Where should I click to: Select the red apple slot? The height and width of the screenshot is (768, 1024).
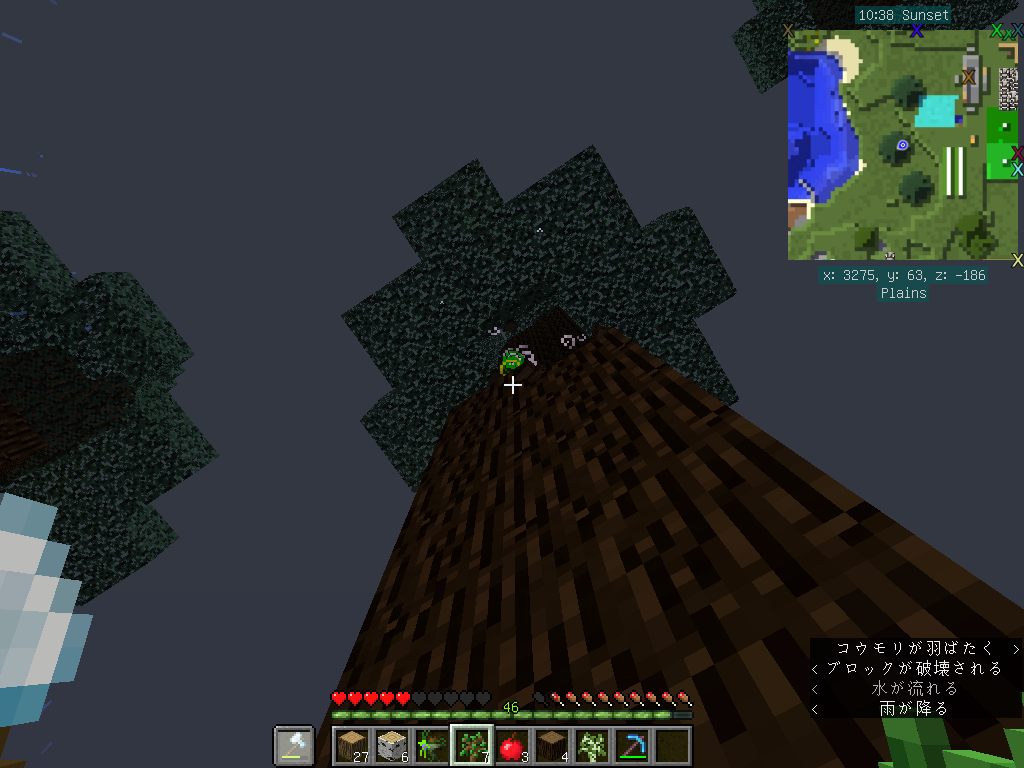512,745
